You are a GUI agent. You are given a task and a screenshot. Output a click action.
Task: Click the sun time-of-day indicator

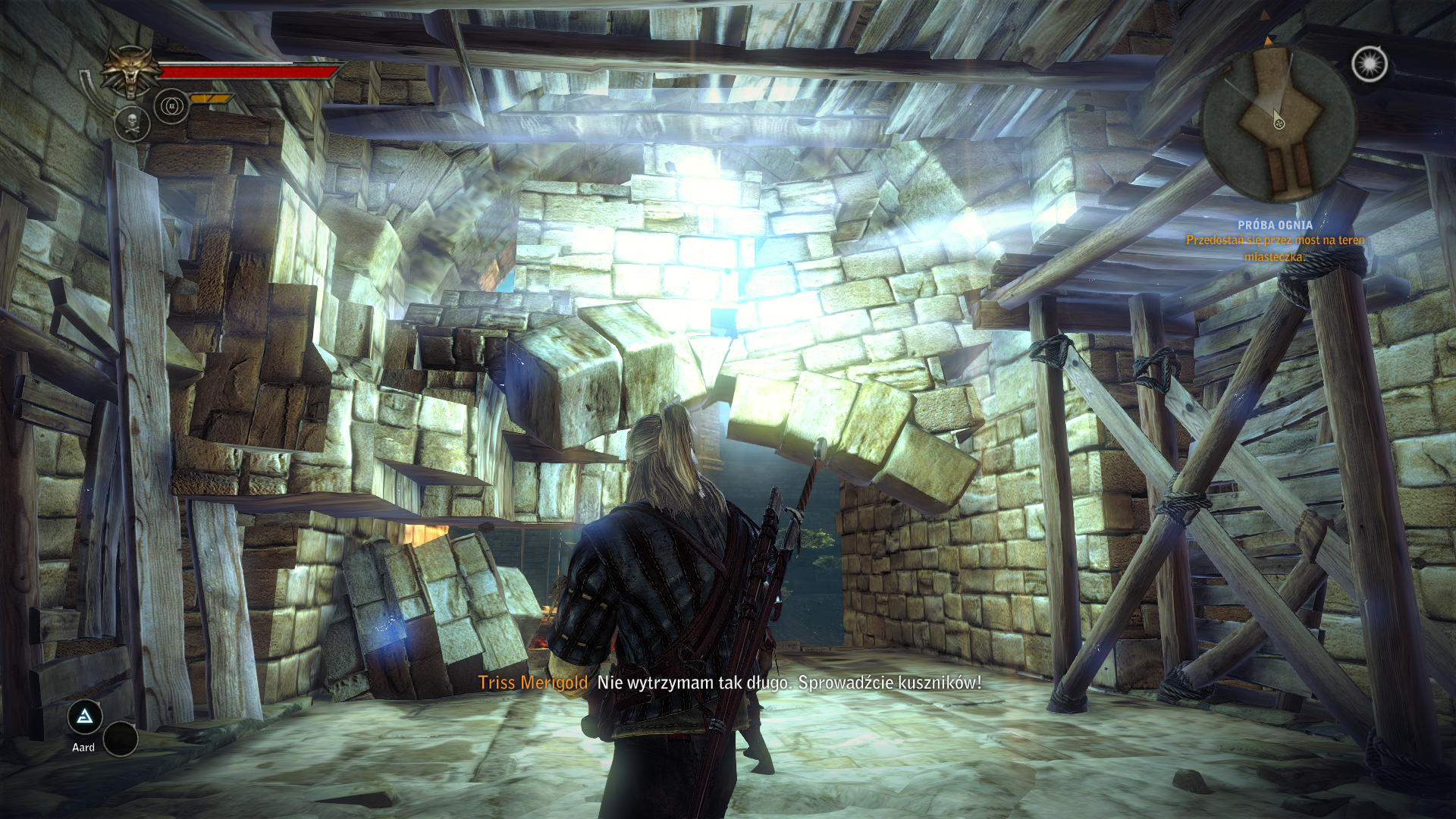[x=1370, y=64]
